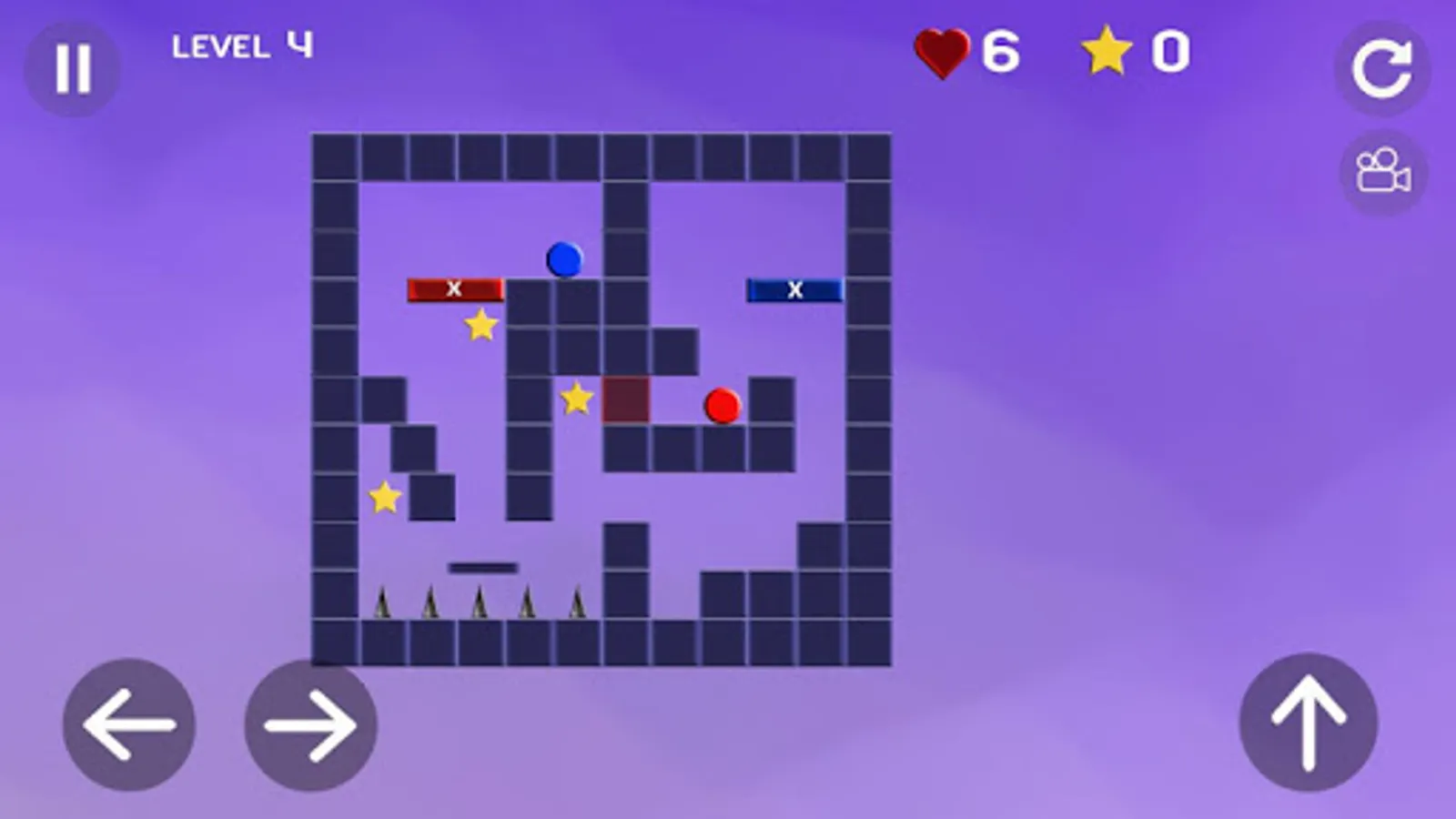Click the star in the lower left maze area

pyautogui.click(x=385, y=497)
